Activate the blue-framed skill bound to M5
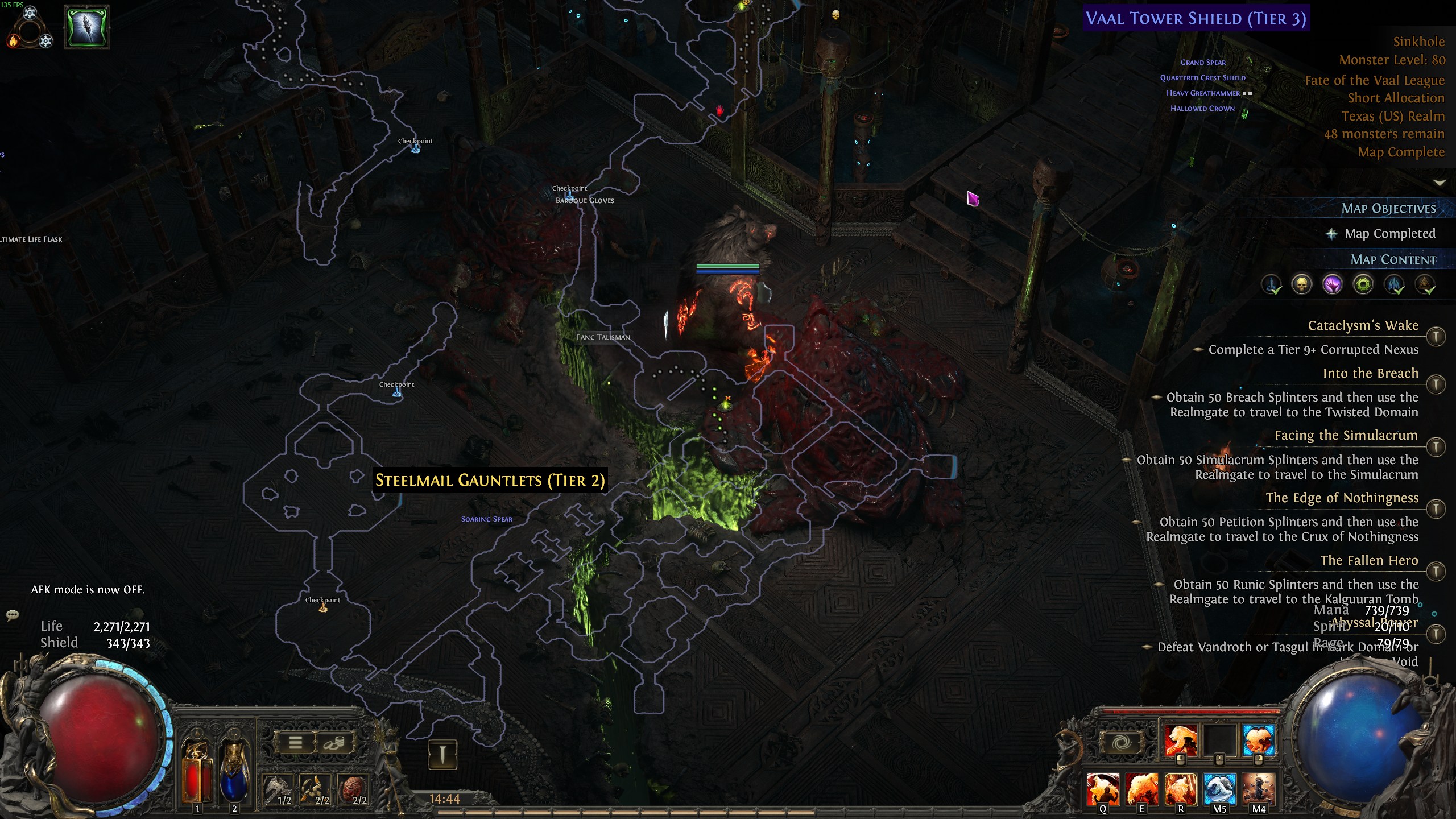This screenshot has width=1456, height=819. [1219, 789]
